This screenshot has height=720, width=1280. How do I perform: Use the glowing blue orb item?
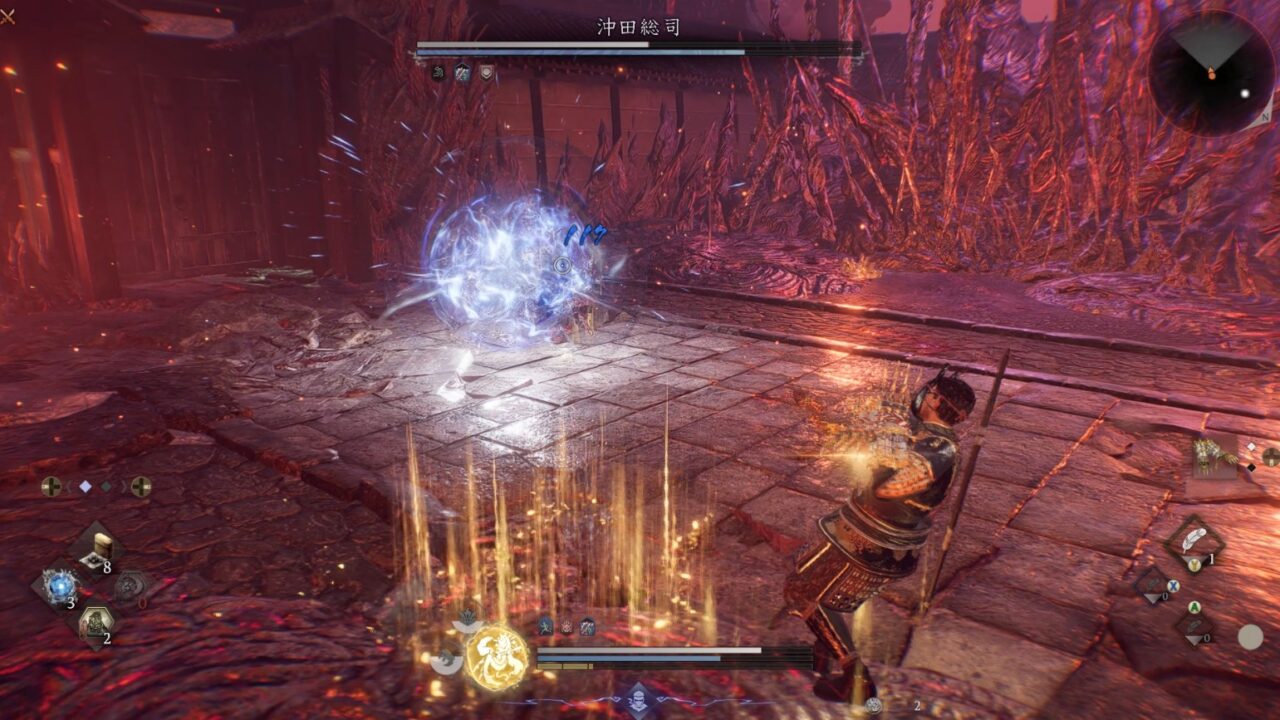(60, 586)
